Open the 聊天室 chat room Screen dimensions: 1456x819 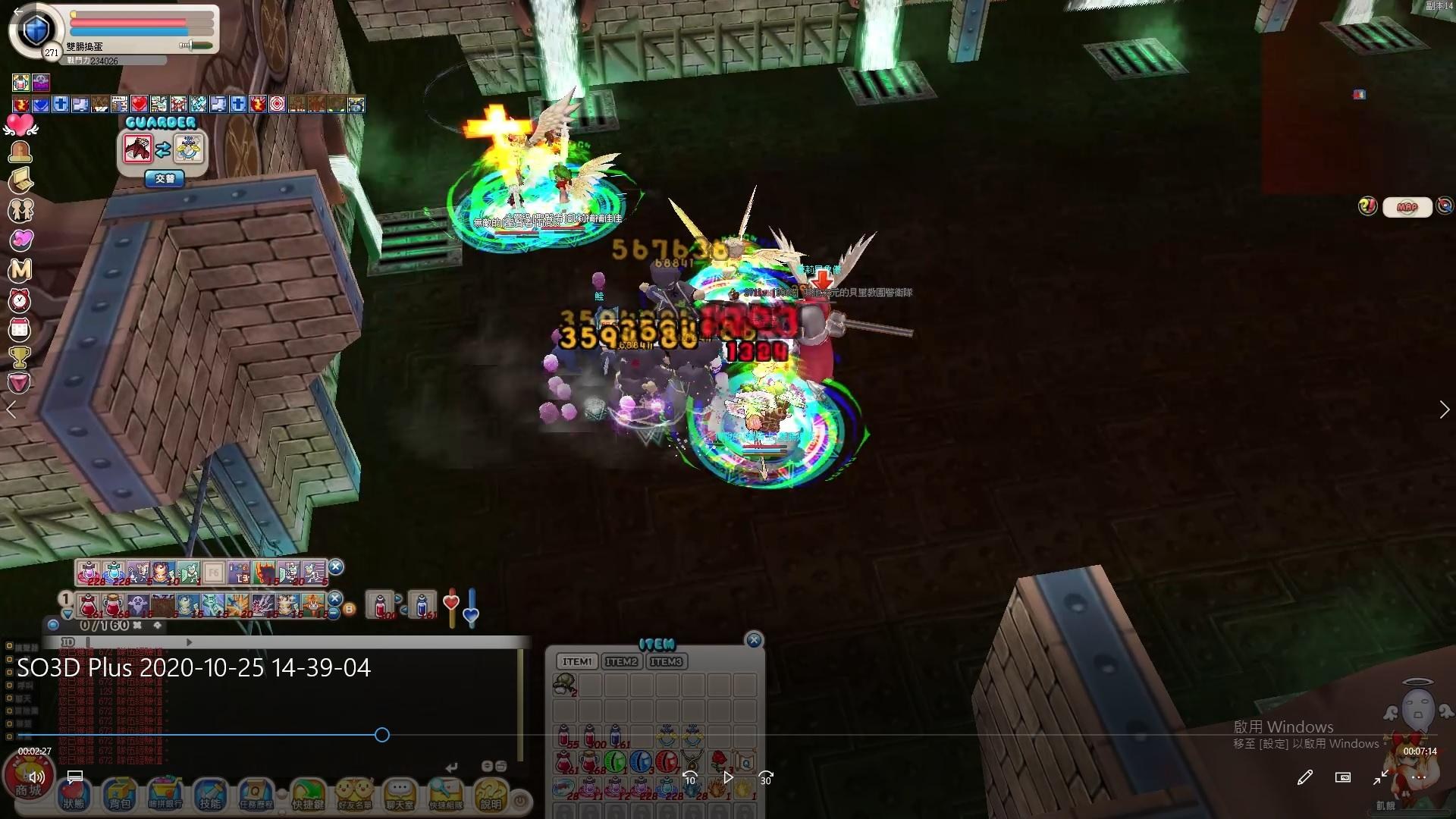[x=400, y=795]
